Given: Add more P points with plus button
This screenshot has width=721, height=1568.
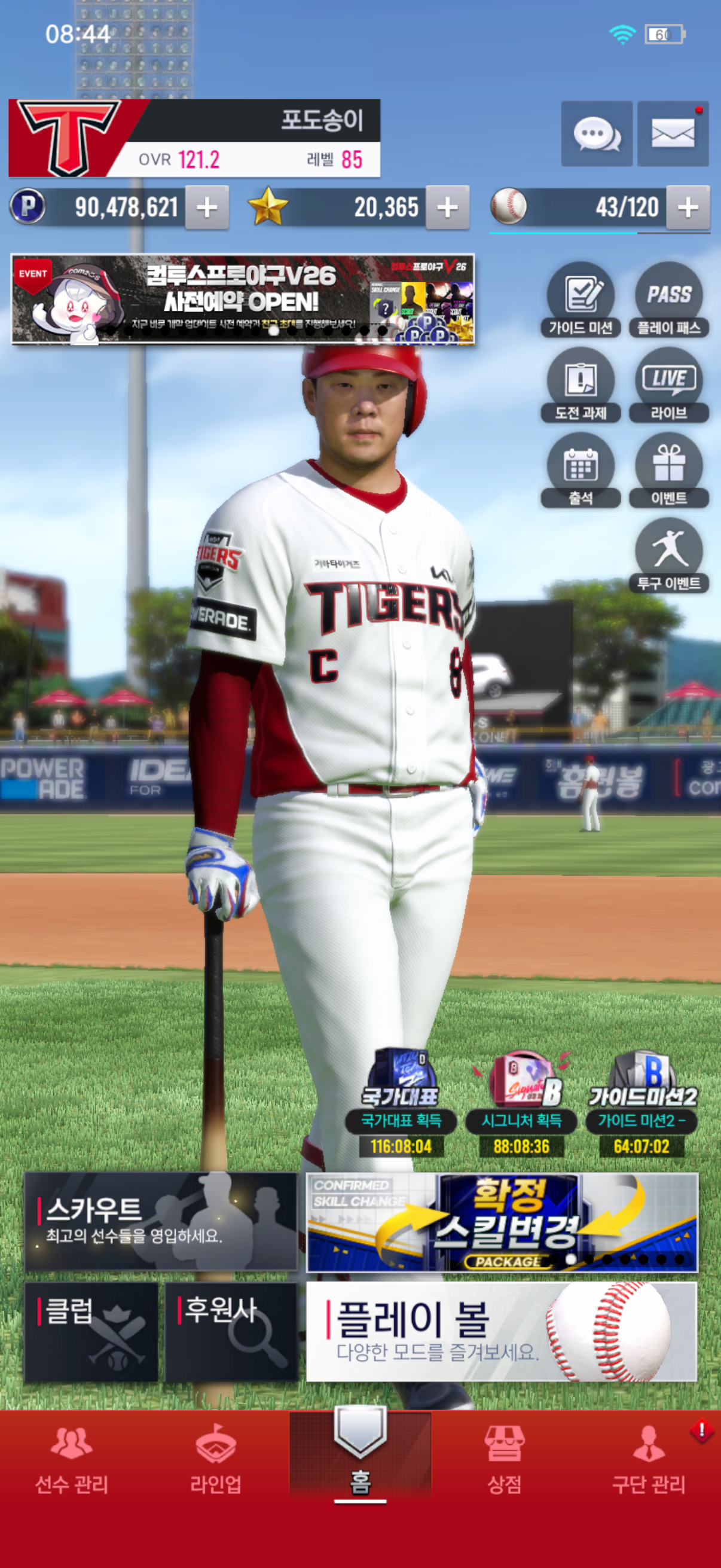Looking at the screenshot, I should point(207,208).
